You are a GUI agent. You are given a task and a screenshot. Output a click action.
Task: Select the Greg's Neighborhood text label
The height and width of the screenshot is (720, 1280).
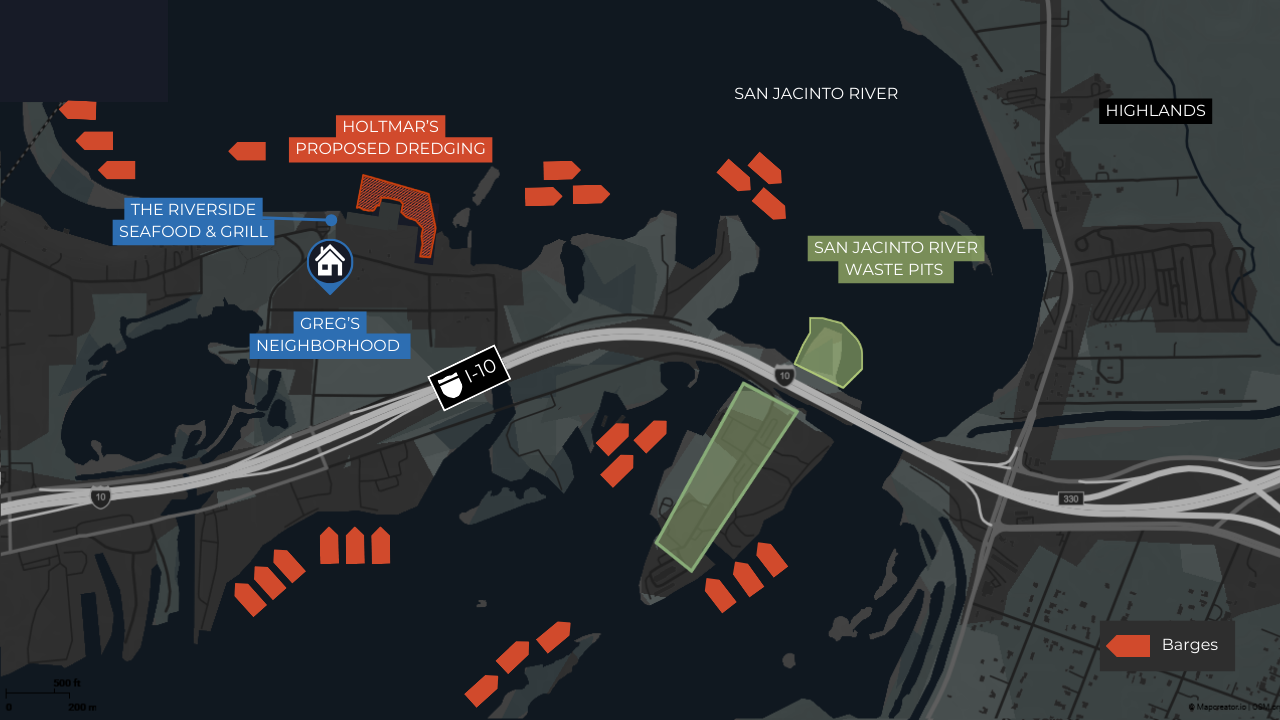[x=328, y=335]
